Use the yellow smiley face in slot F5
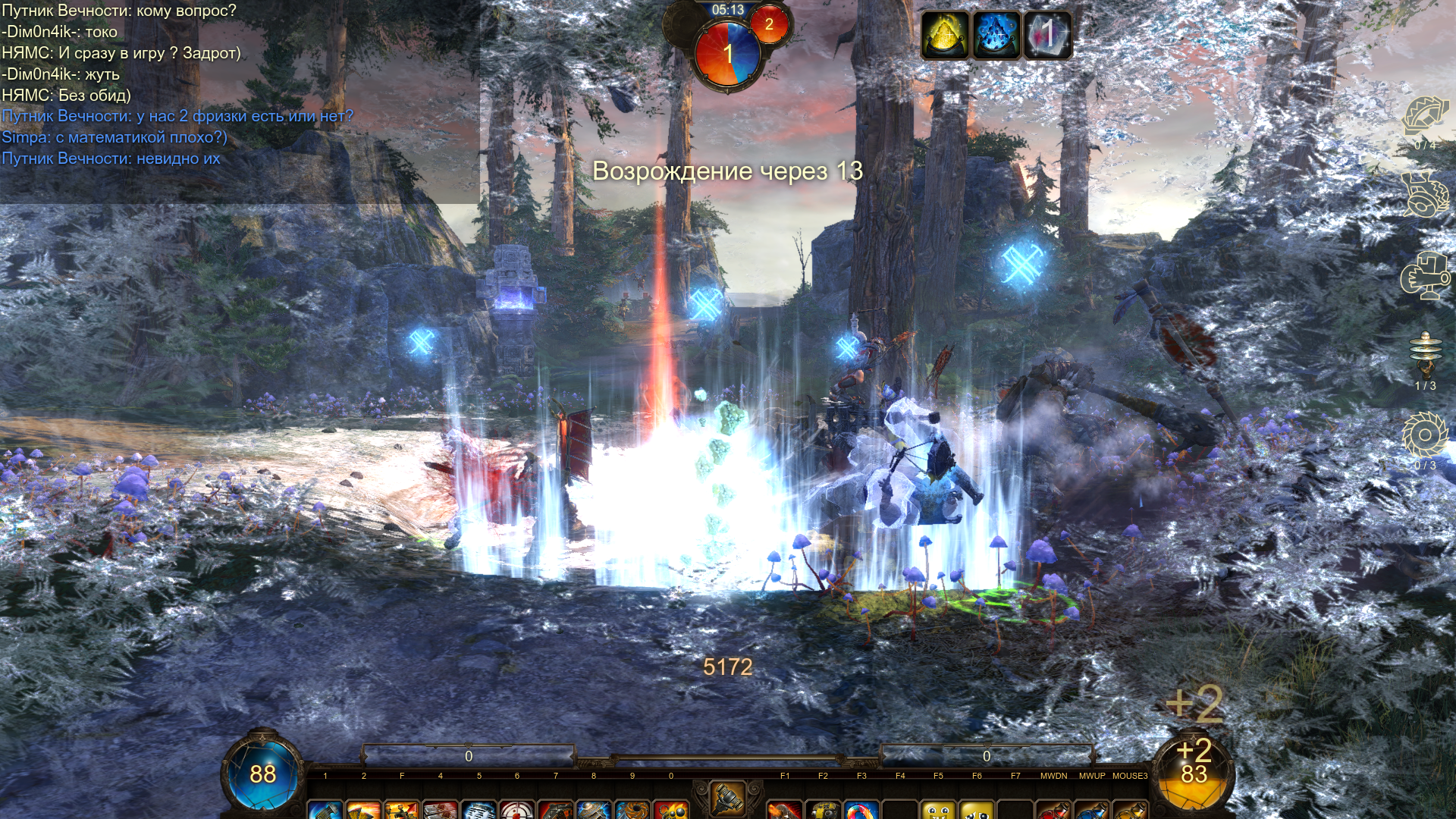1456x819 pixels. (x=939, y=810)
